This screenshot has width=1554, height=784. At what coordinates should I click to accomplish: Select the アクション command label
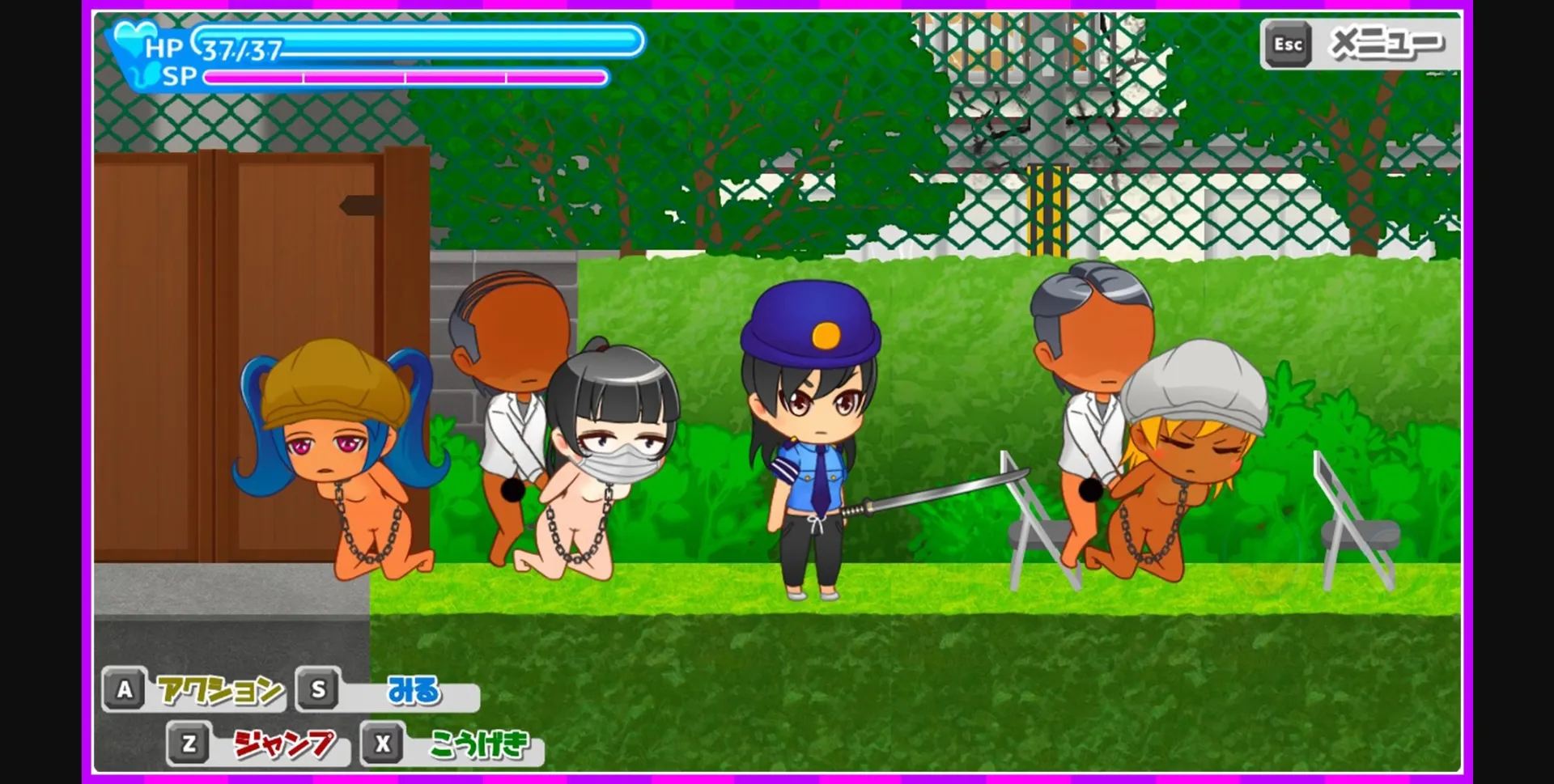[219, 692]
